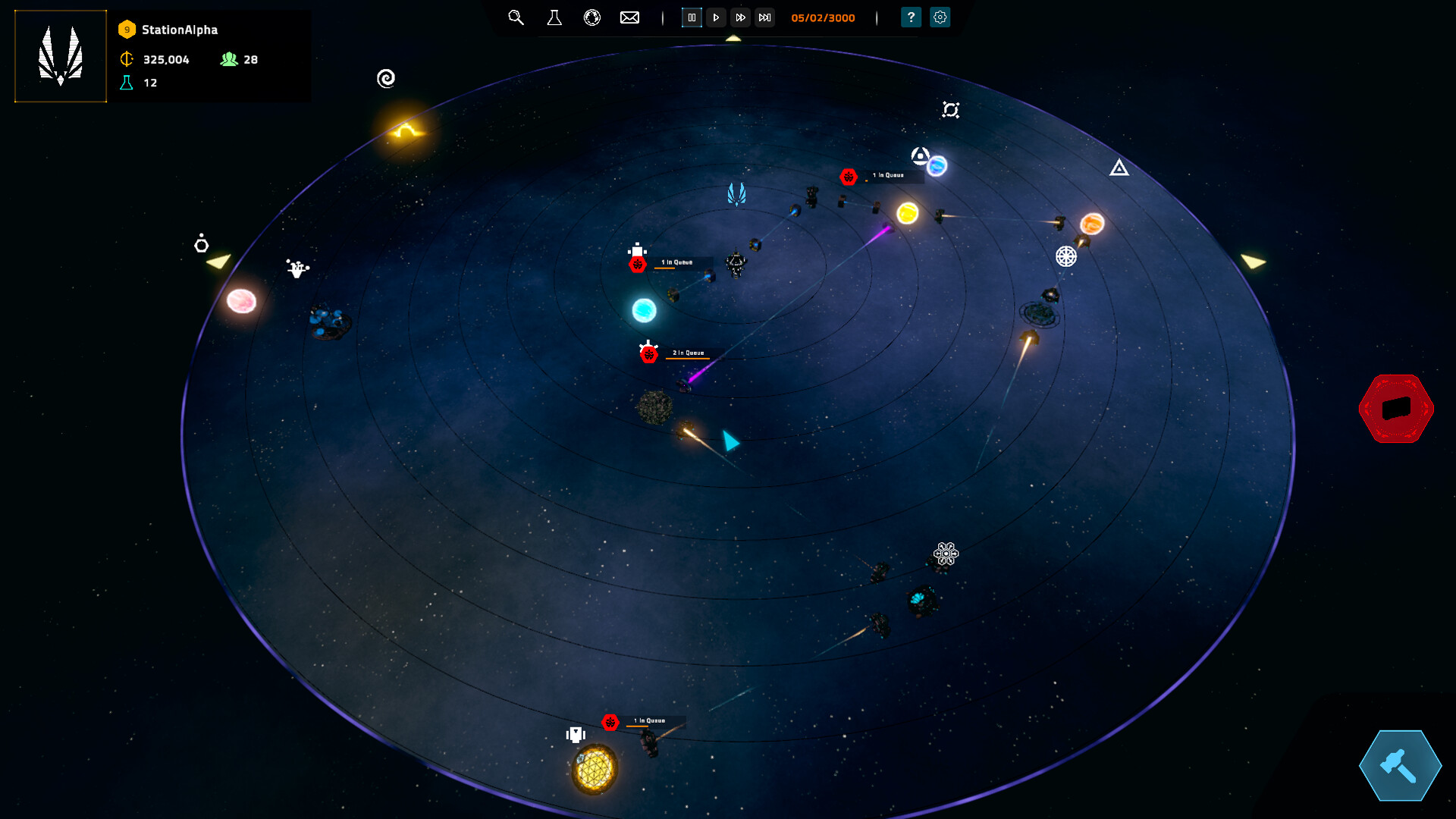Expand the 2 In Queue production list
Viewport: 1456px width, 819px height.
pyautogui.click(x=689, y=352)
